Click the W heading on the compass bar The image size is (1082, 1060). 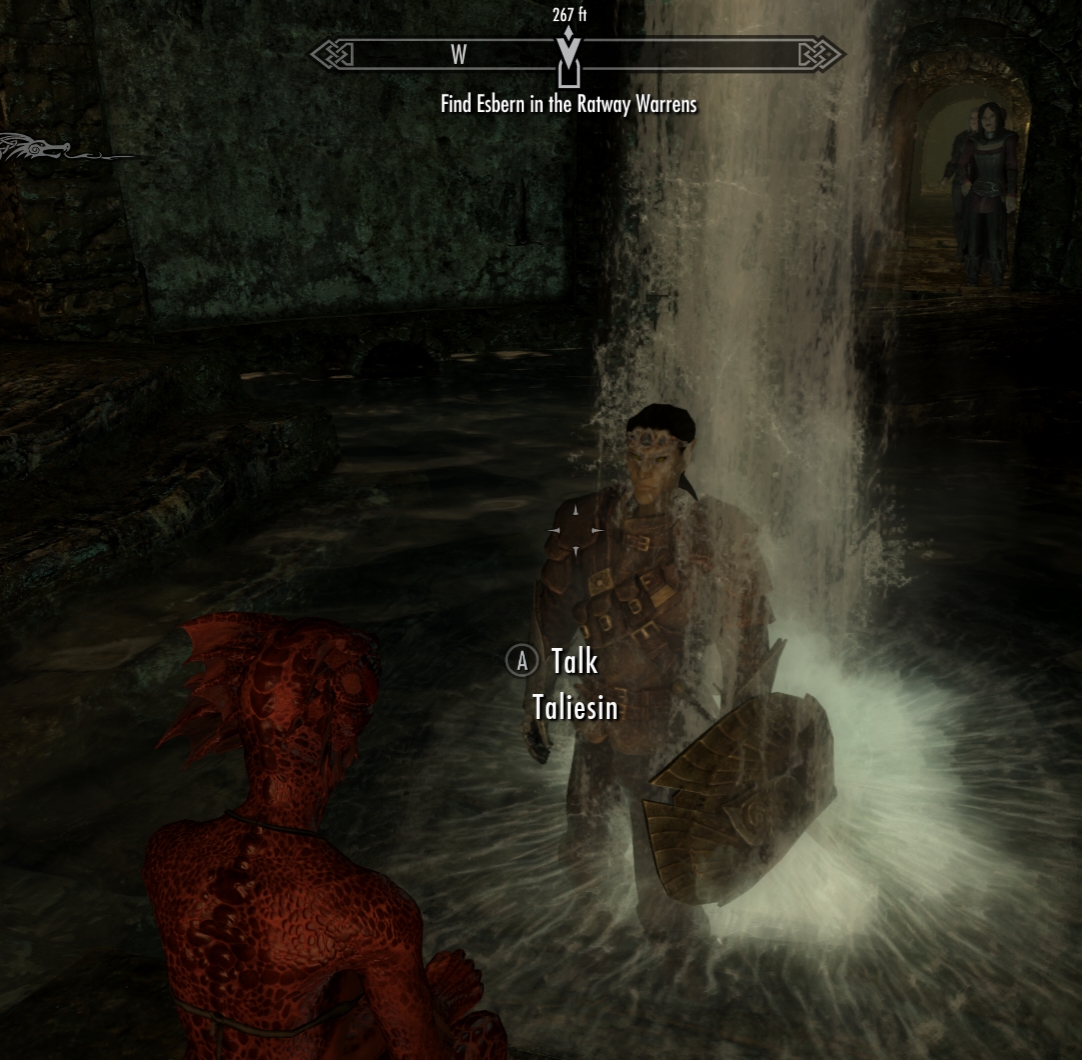click(458, 55)
